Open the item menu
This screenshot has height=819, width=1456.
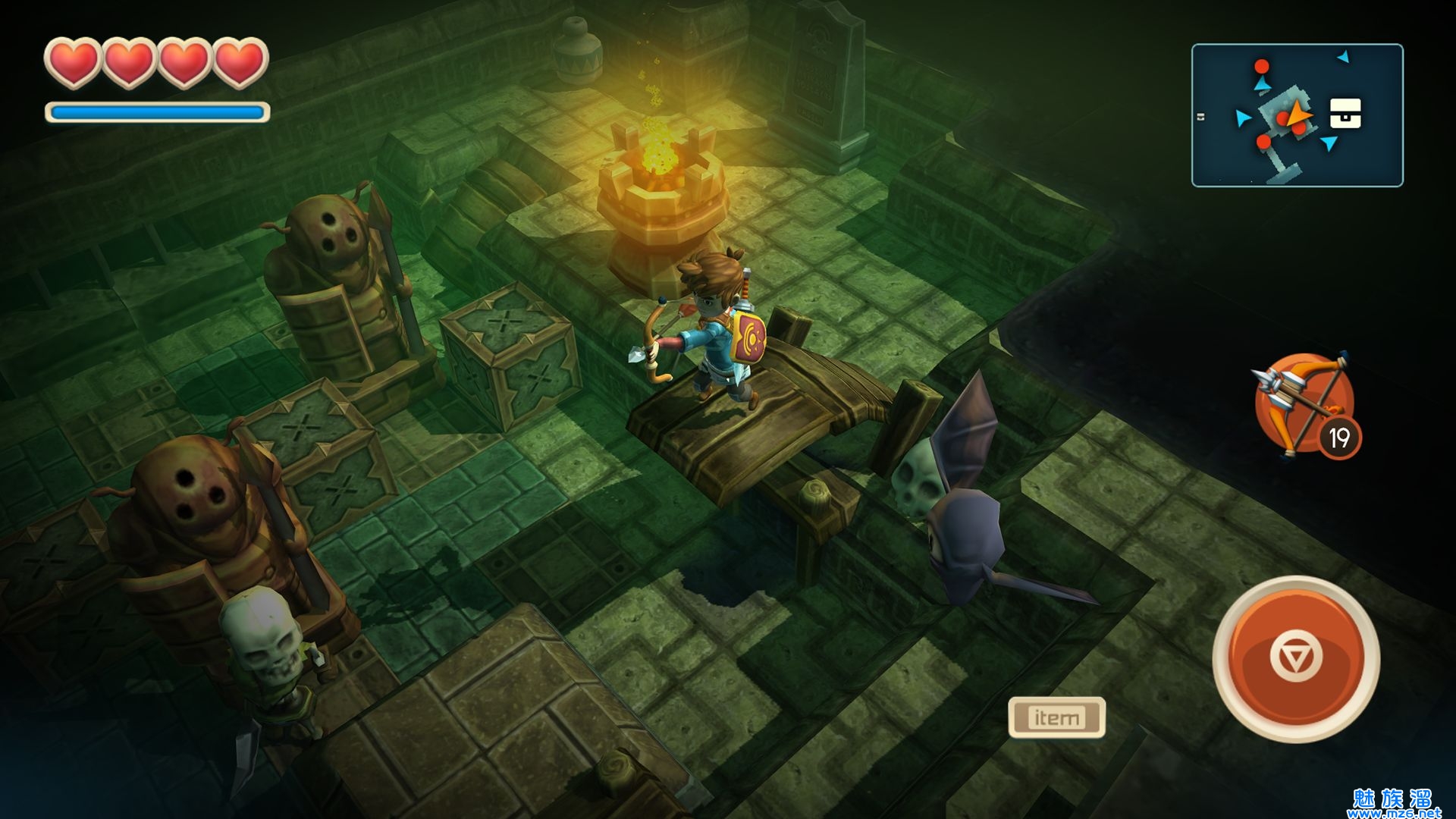point(1056,717)
